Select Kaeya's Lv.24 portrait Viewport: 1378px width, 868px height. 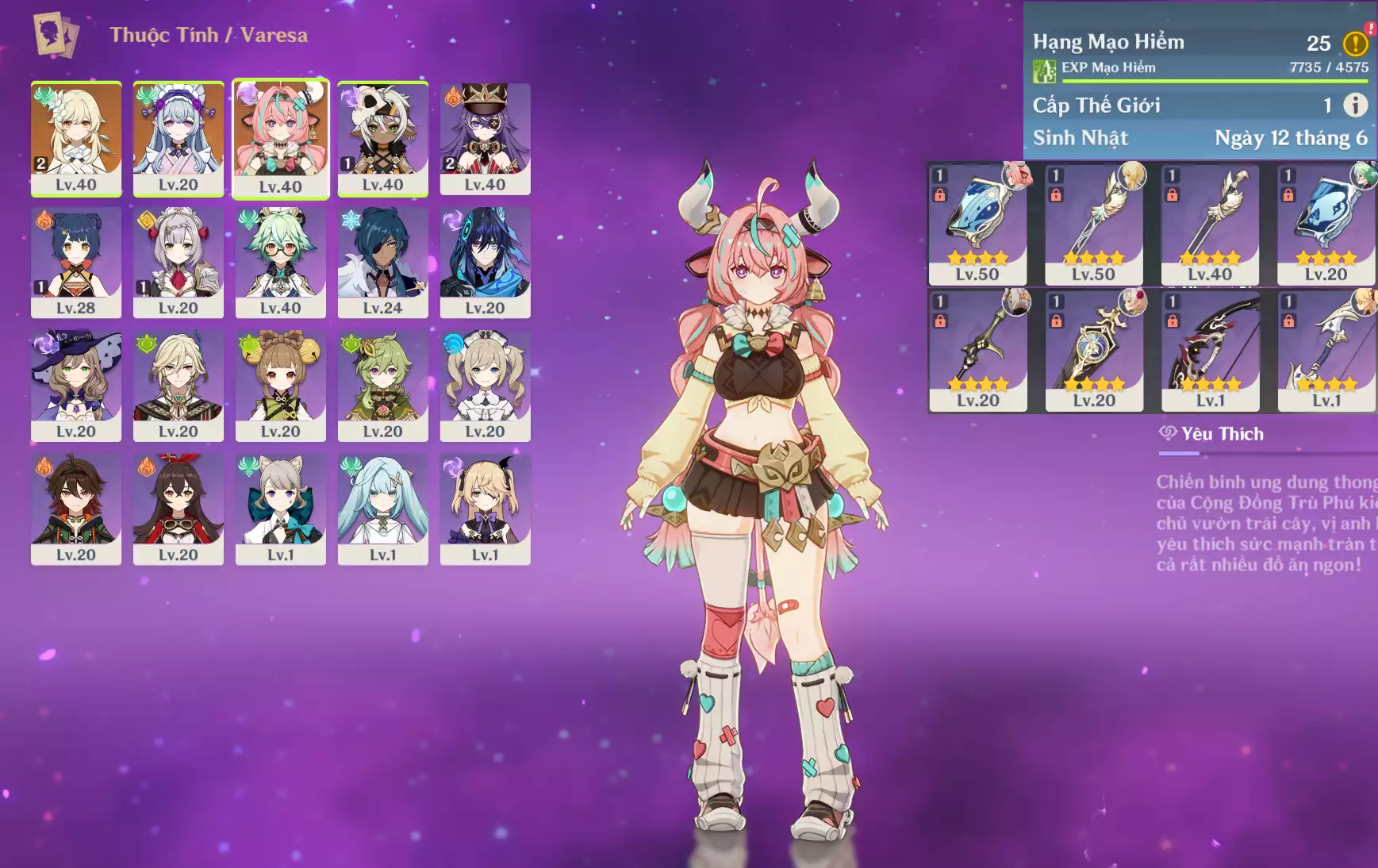click(x=382, y=260)
